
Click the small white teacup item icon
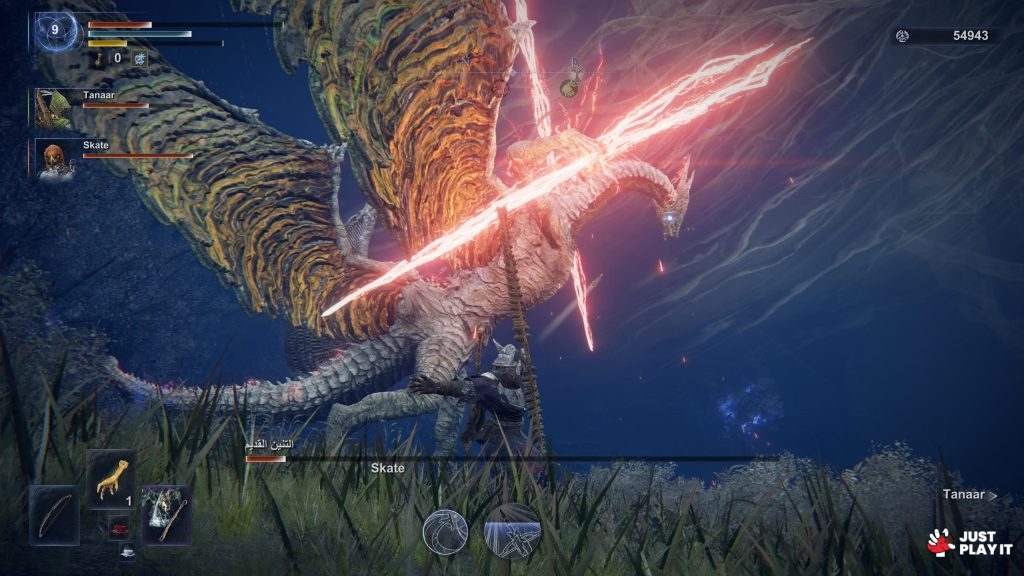point(127,551)
